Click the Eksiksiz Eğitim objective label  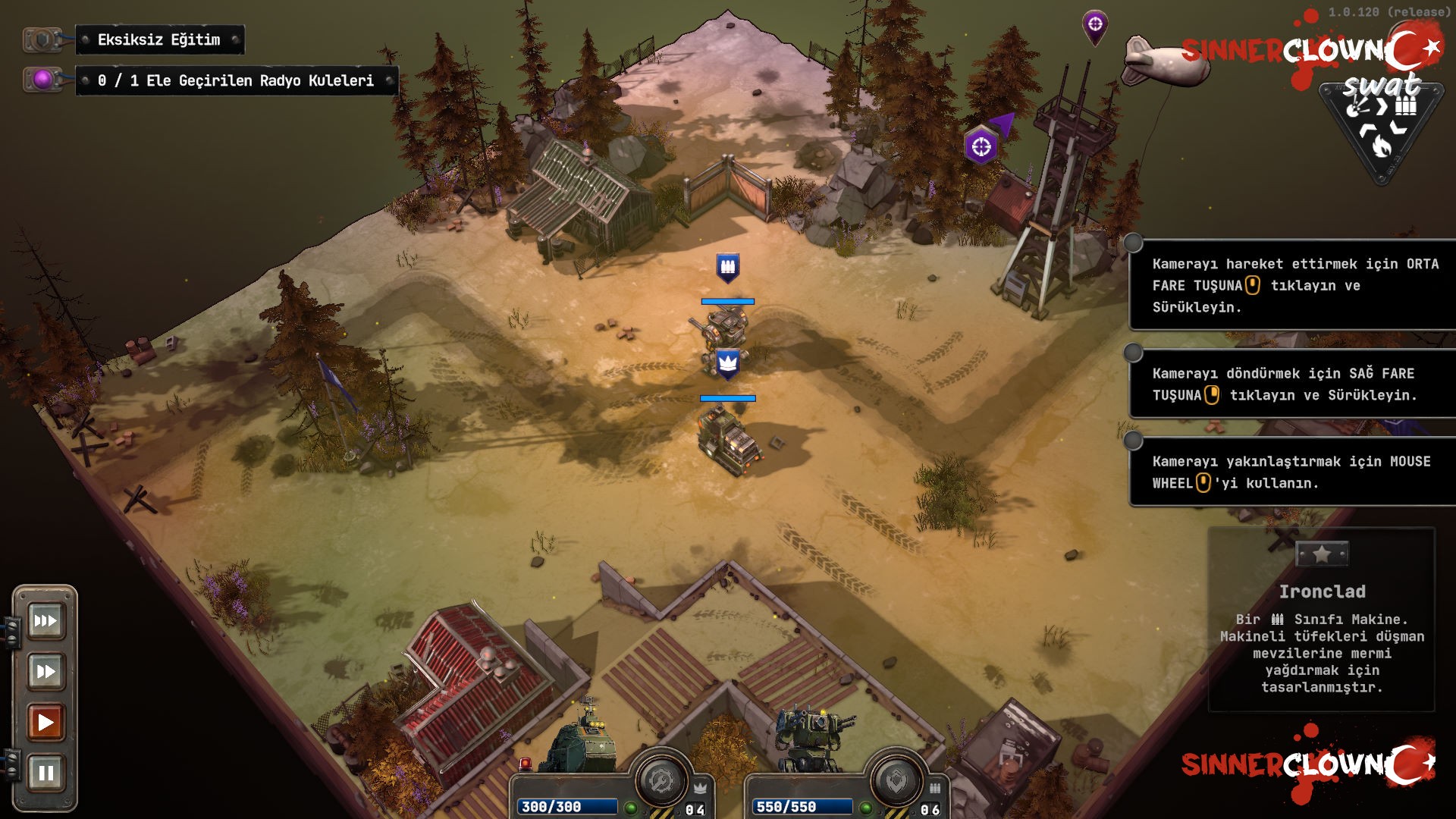(159, 40)
